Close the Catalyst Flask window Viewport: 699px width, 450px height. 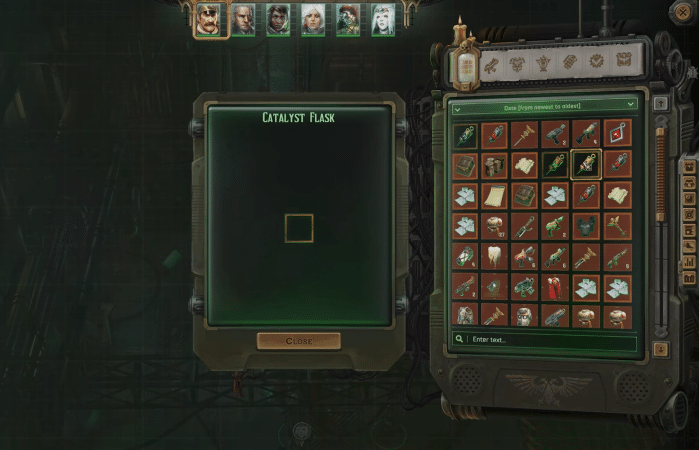pos(298,341)
